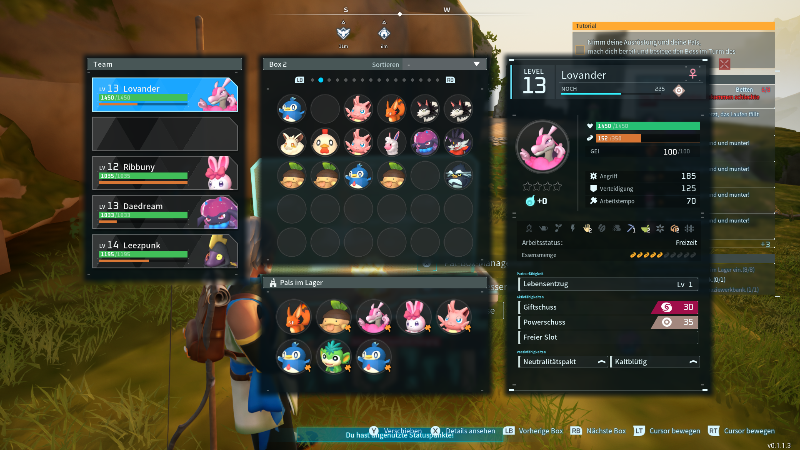Screen dimensions: 800x450
Task: Choose the orange Foxparks in Box 2
Action: point(392,107)
